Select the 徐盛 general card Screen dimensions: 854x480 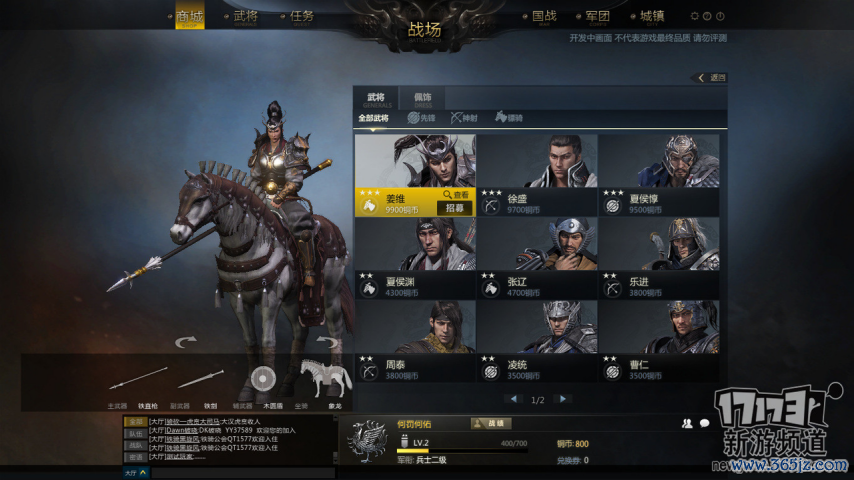537,174
